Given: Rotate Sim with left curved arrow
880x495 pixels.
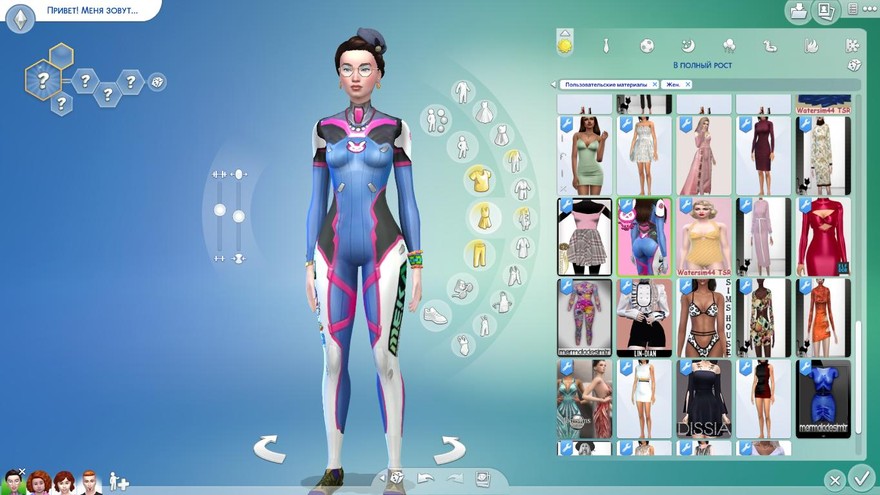Looking at the screenshot, I should click(268, 448).
